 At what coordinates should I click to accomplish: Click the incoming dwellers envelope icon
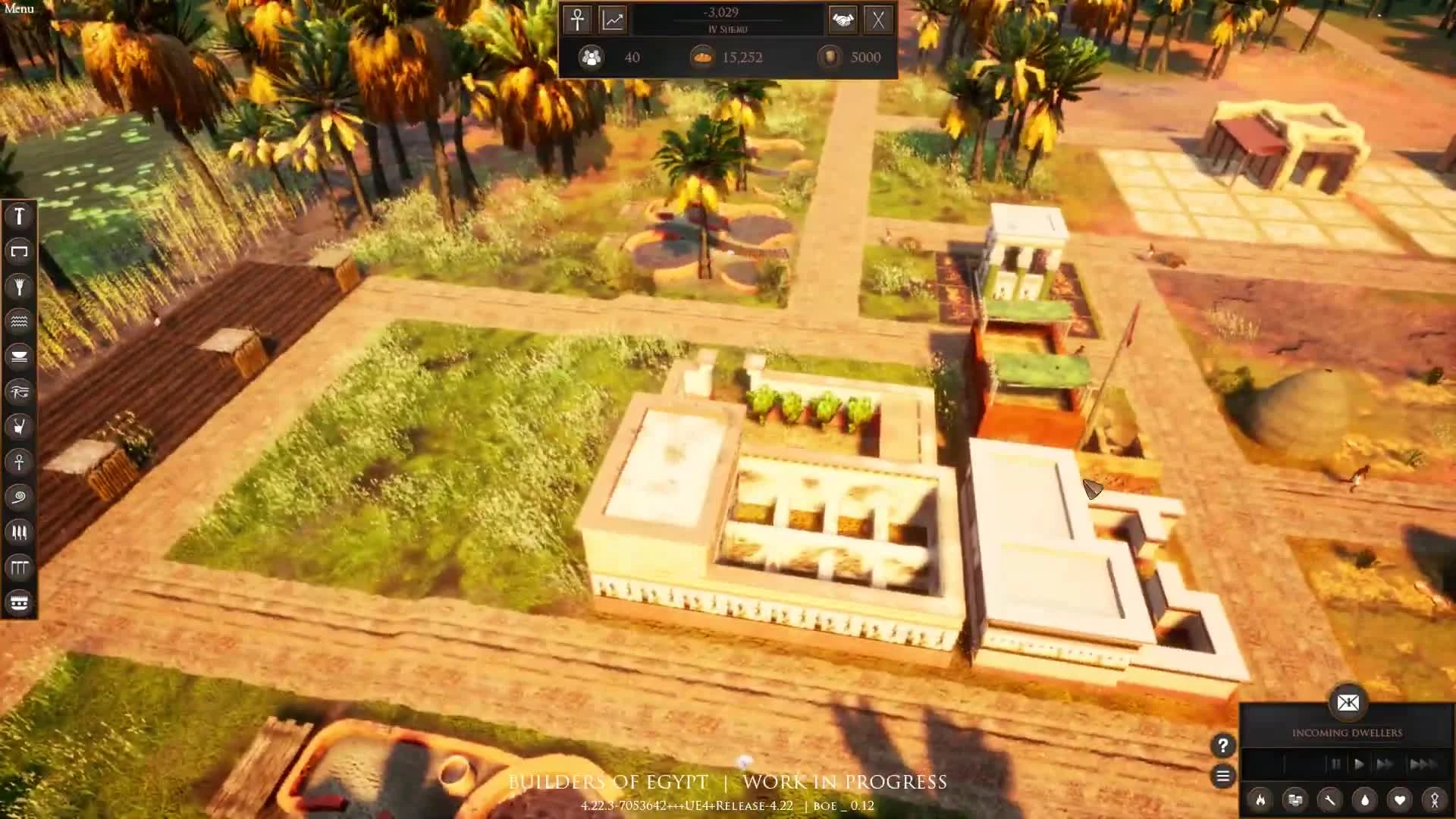pos(1349,704)
